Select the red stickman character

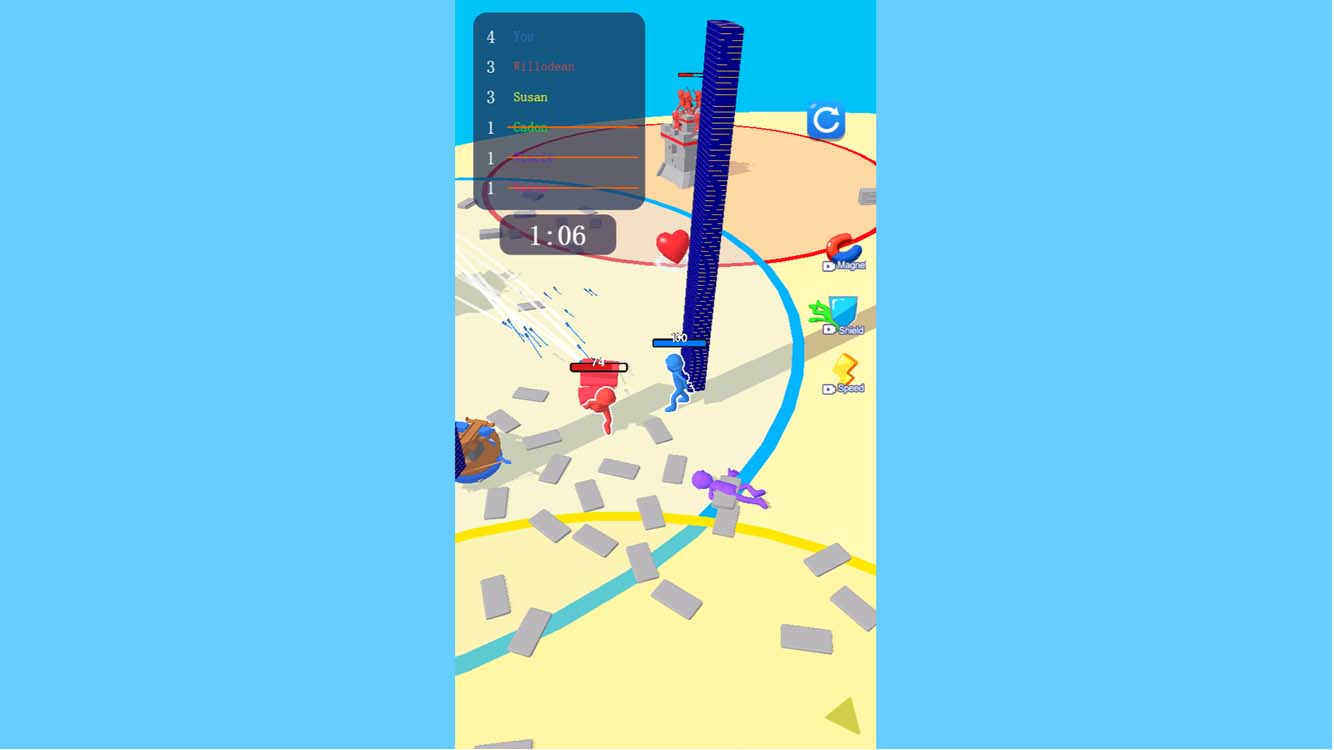pos(600,400)
